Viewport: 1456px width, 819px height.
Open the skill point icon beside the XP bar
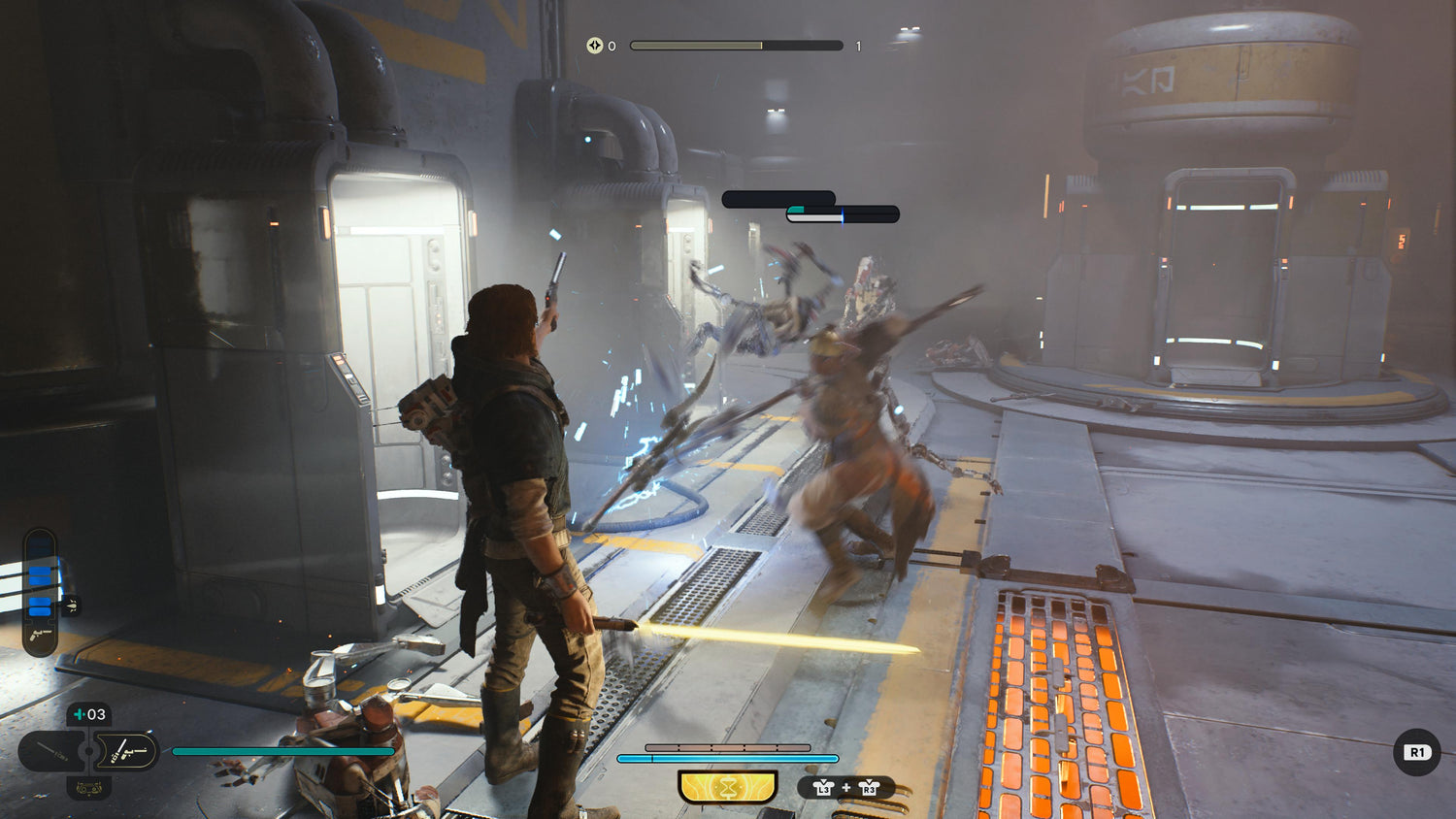[594, 46]
